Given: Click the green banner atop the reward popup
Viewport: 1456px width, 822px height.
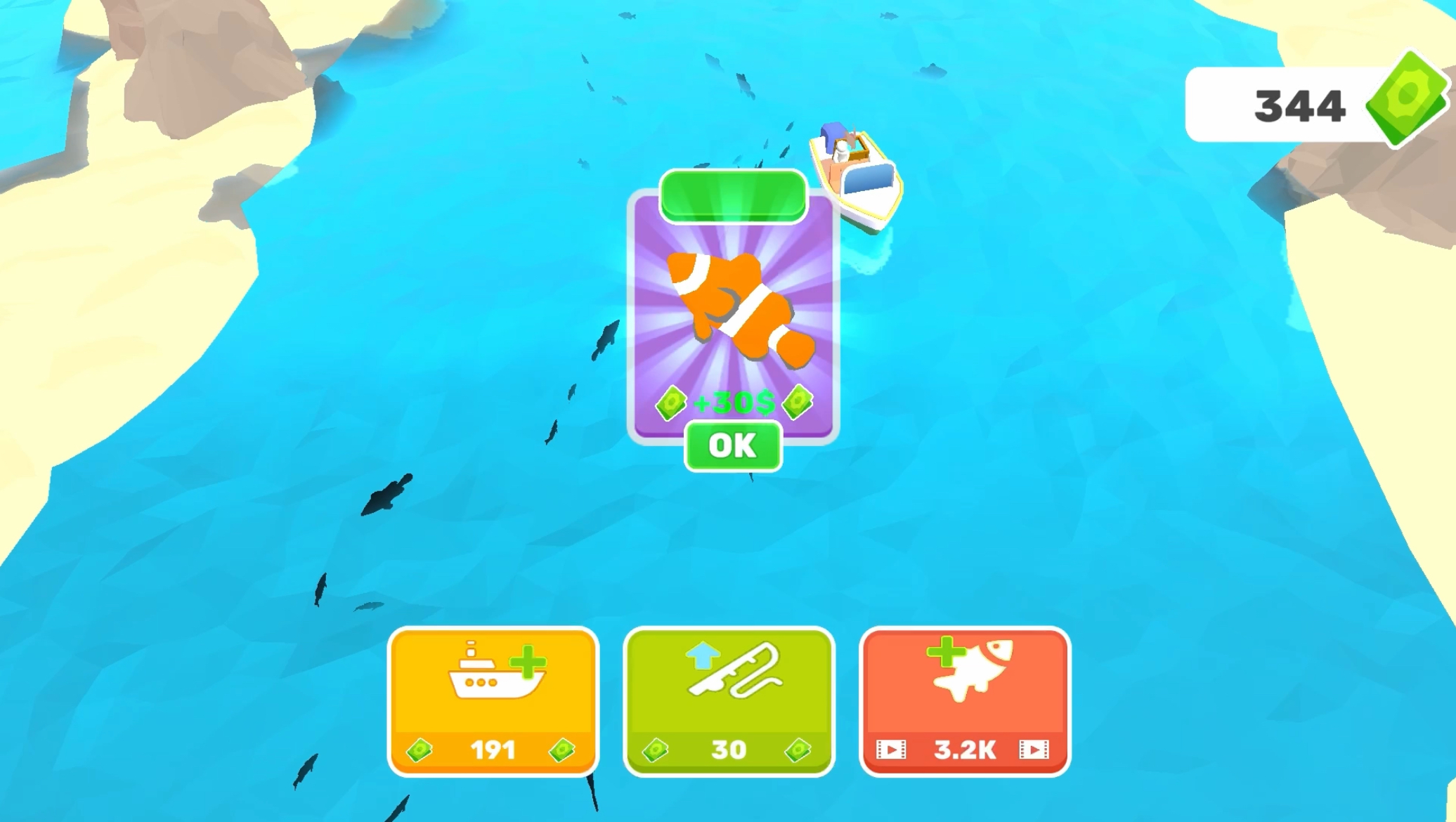Looking at the screenshot, I should click(x=732, y=197).
